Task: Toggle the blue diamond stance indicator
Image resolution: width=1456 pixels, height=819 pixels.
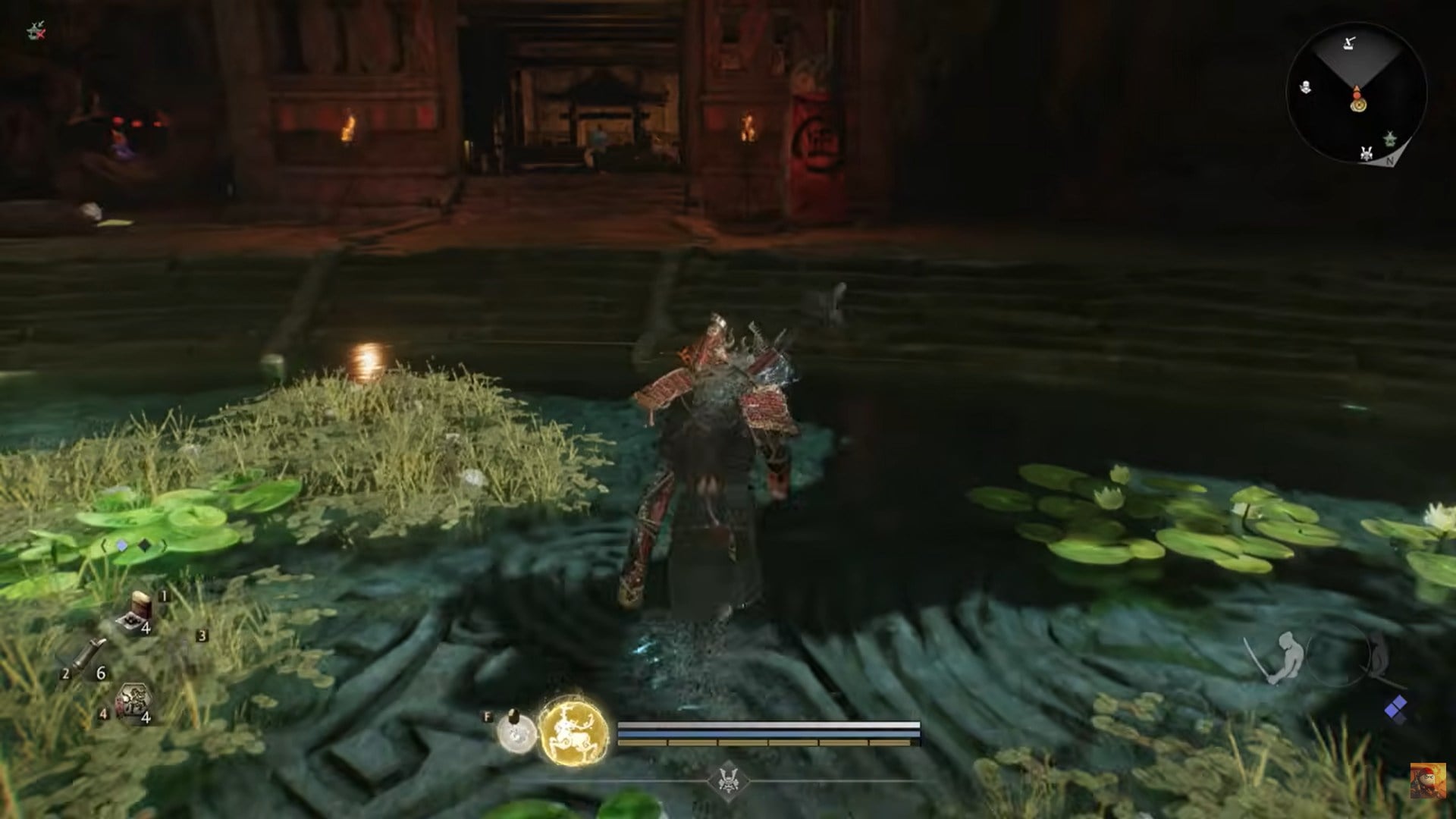Action: point(121,545)
